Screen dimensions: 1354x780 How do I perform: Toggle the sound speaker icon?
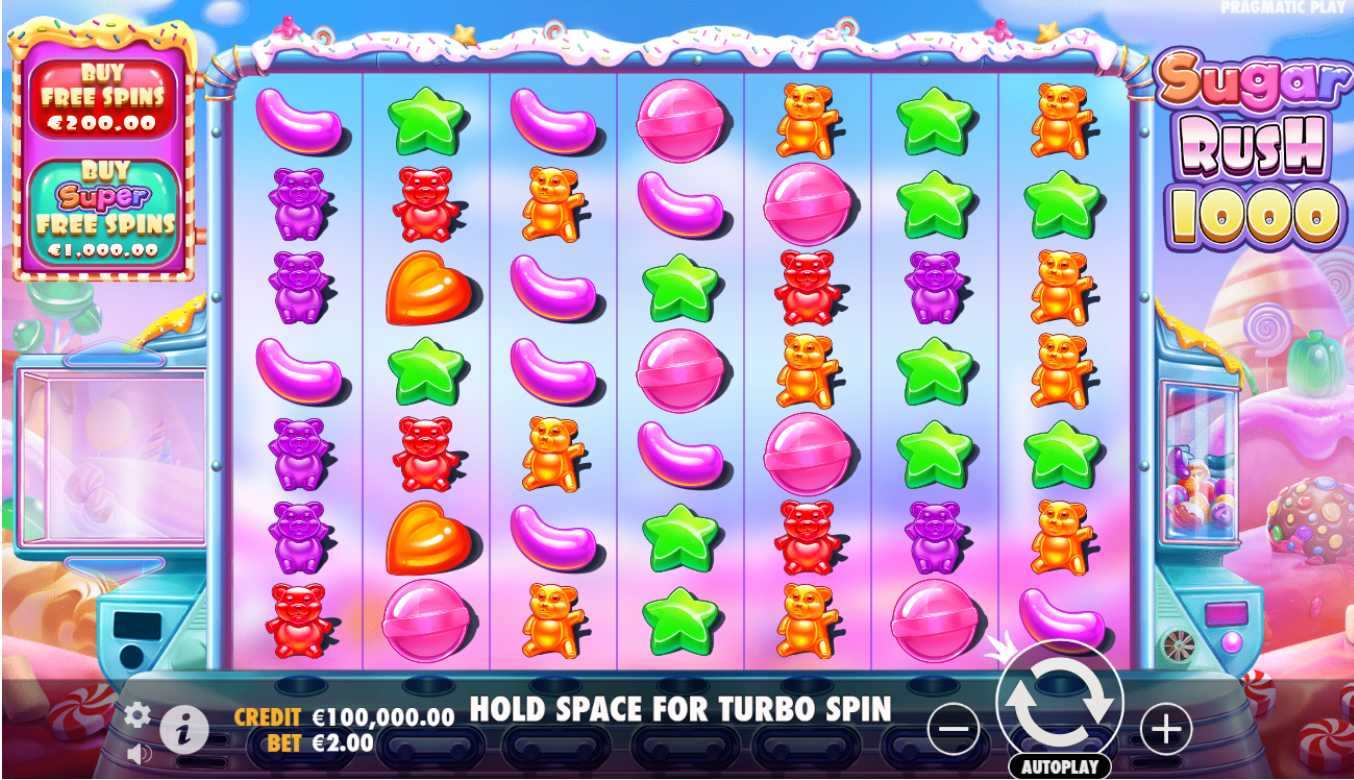(x=138, y=752)
